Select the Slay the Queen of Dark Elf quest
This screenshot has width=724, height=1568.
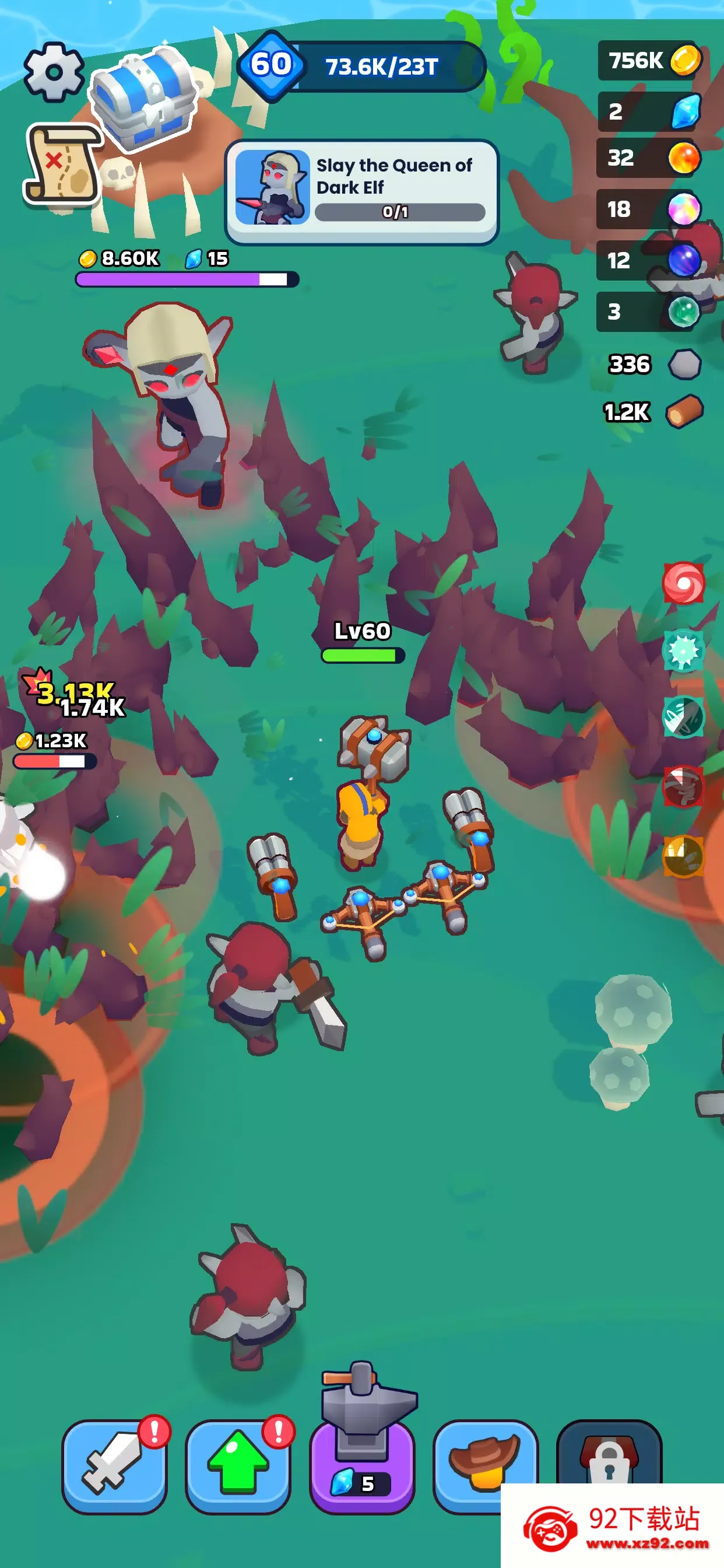tap(361, 191)
